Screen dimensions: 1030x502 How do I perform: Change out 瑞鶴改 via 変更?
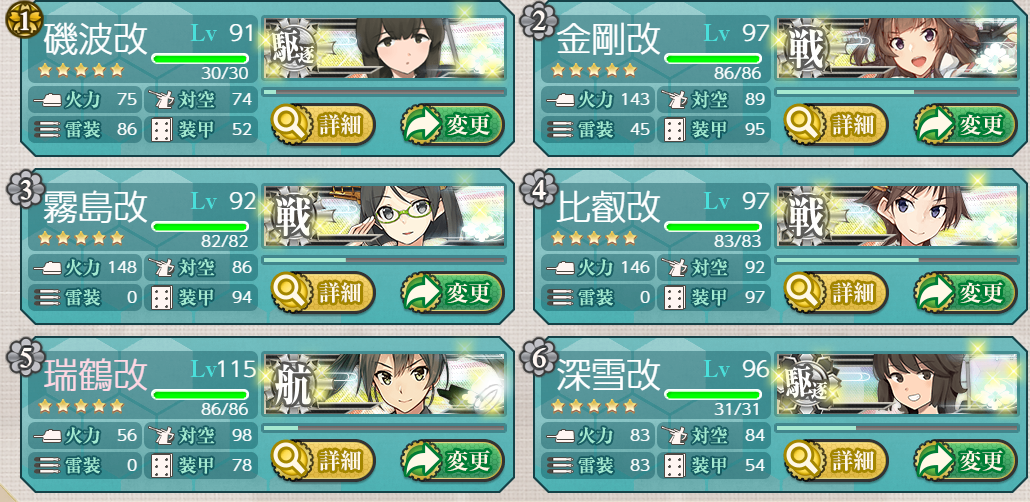pos(452,460)
